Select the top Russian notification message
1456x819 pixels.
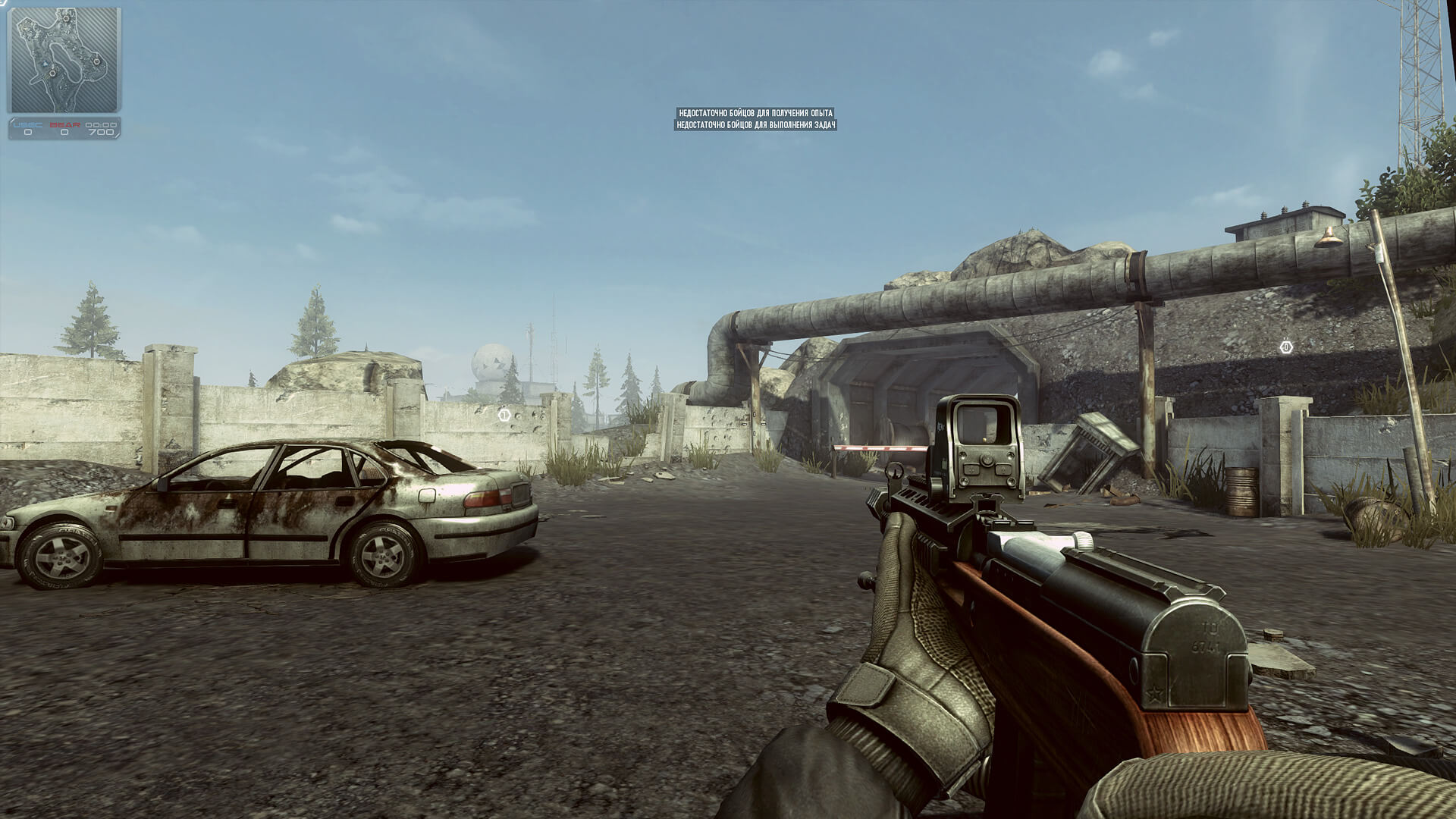point(757,112)
